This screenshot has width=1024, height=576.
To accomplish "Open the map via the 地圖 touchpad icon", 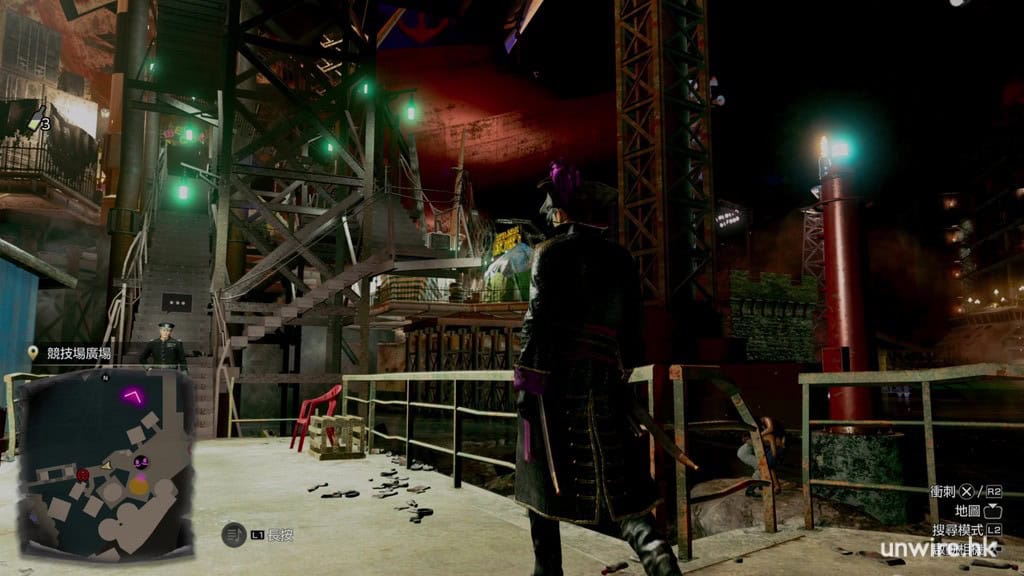I will pos(993,511).
